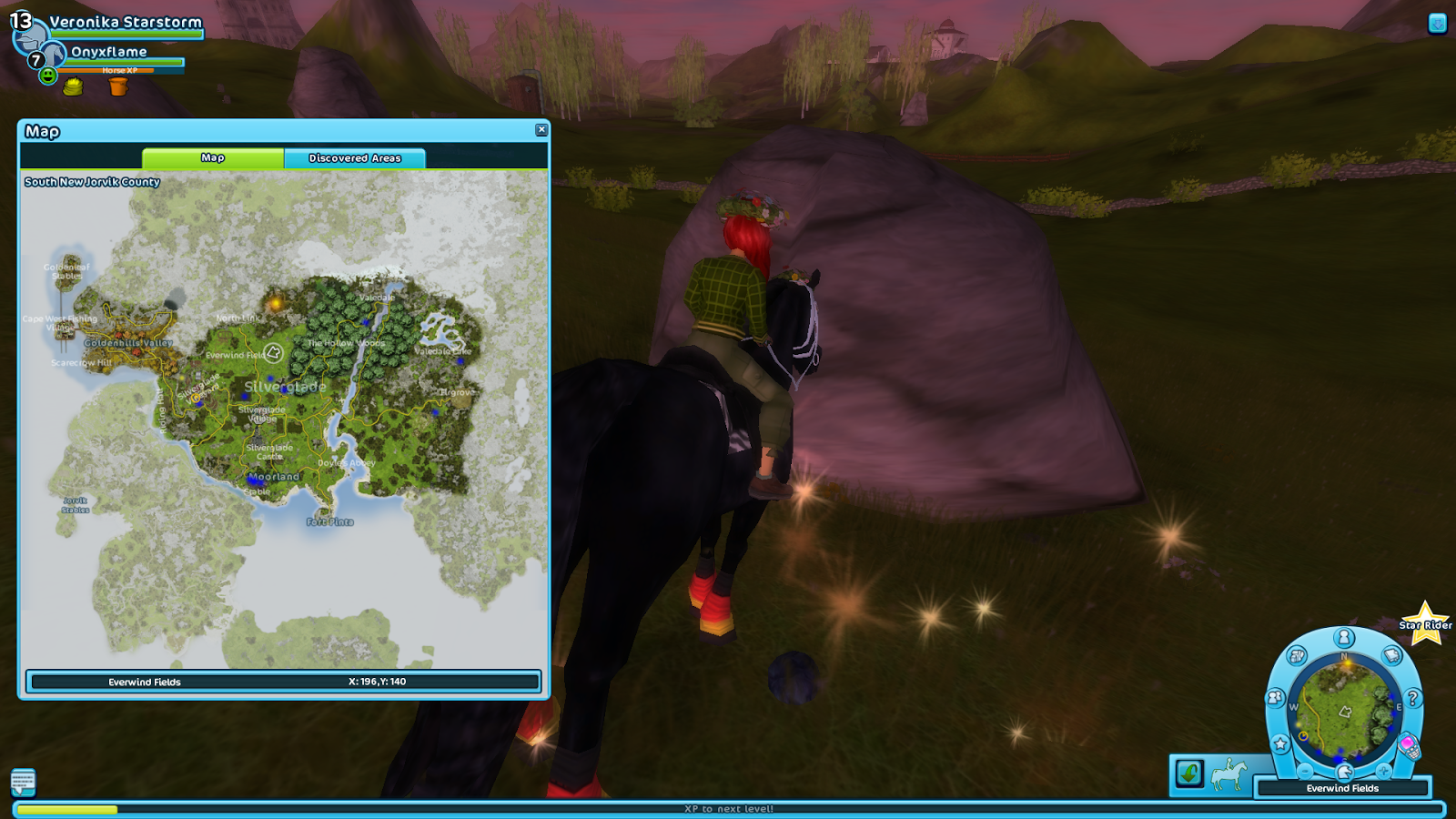Give water using the orange bucket icon
The height and width of the screenshot is (819, 1456).
pyautogui.click(x=118, y=87)
